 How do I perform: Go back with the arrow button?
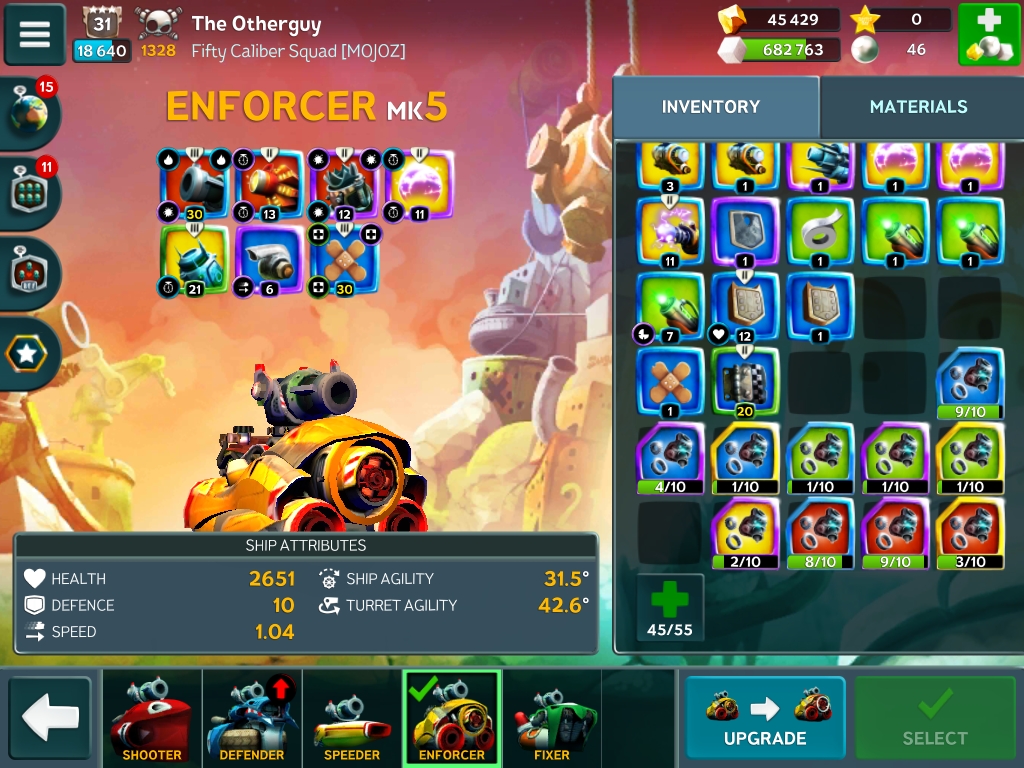[x=50, y=717]
